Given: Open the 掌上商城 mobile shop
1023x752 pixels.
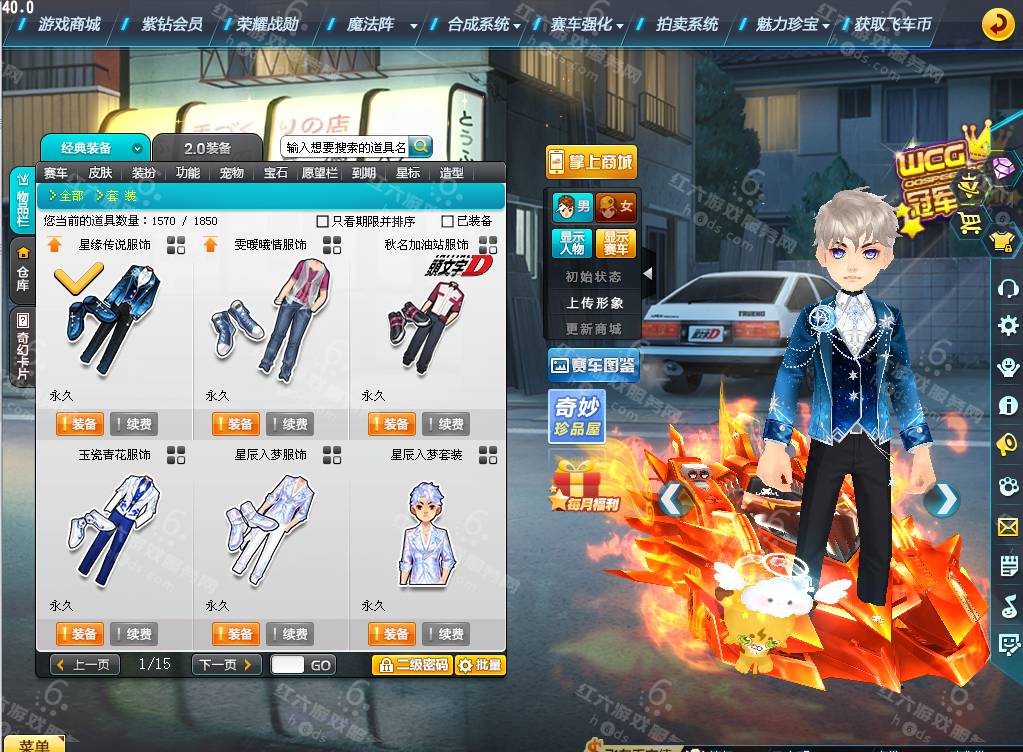Looking at the screenshot, I should point(591,162).
